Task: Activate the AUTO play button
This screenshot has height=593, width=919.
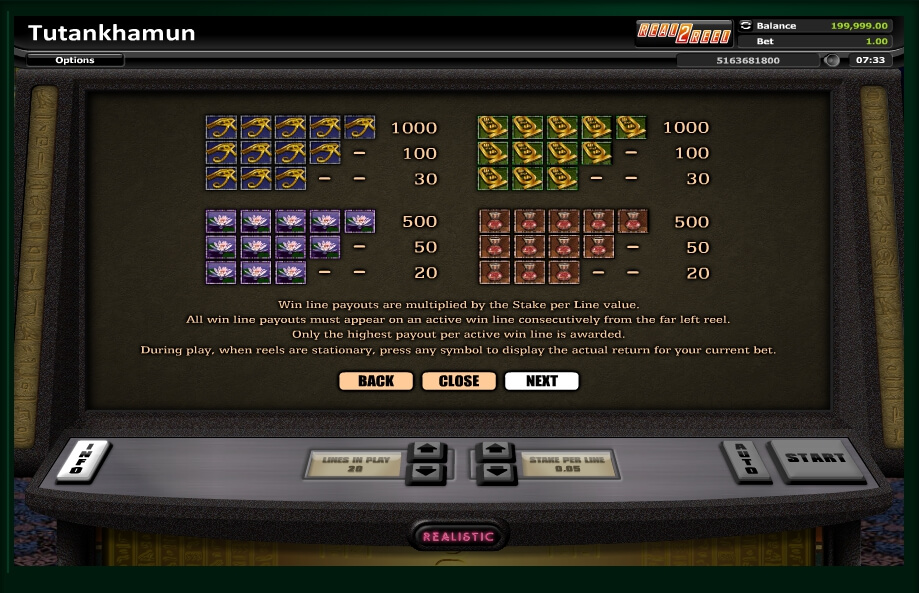Action: [x=745, y=460]
